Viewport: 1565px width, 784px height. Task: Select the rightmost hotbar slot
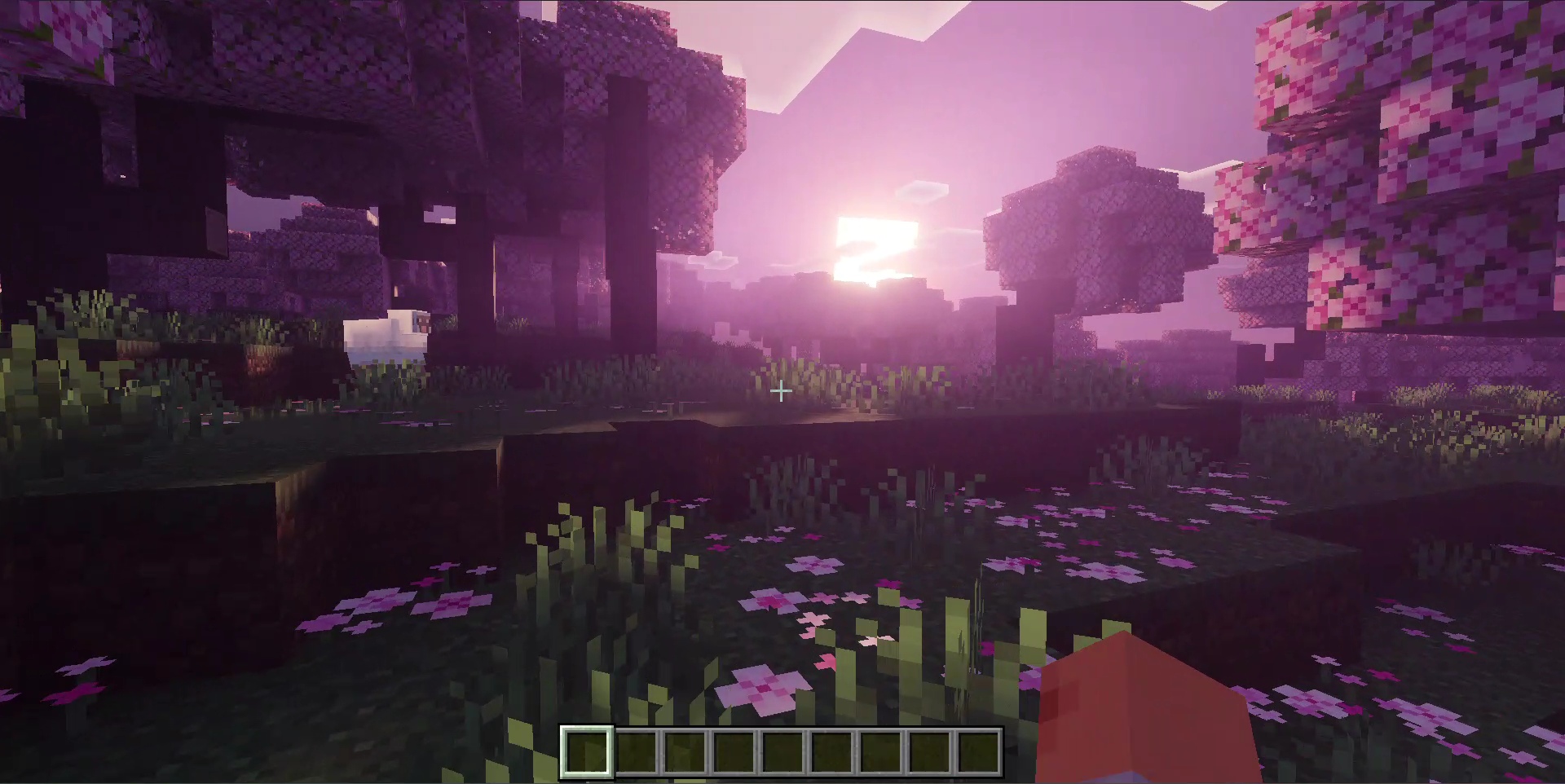point(978,754)
